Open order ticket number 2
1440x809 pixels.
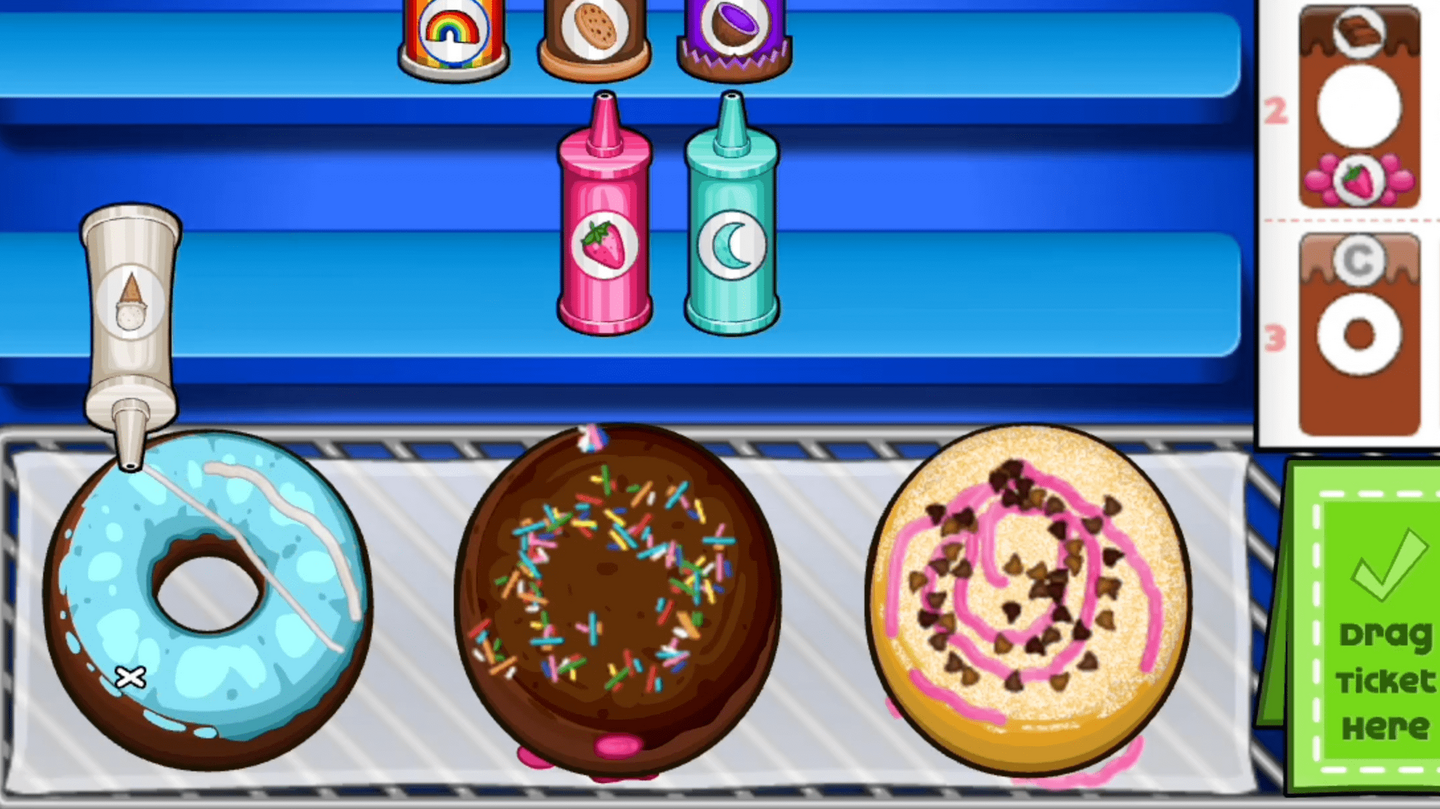[x=1358, y=112]
